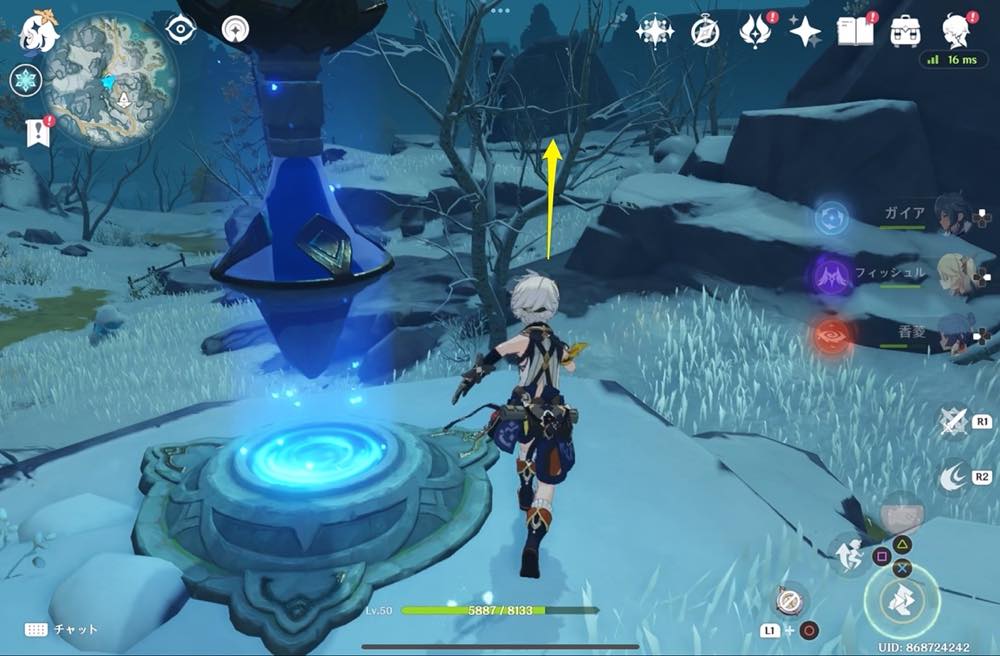This screenshot has width=1000, height=656.
Task: Use the compass gadget icon
Action: pyautogui.click(x=790, y=599)
